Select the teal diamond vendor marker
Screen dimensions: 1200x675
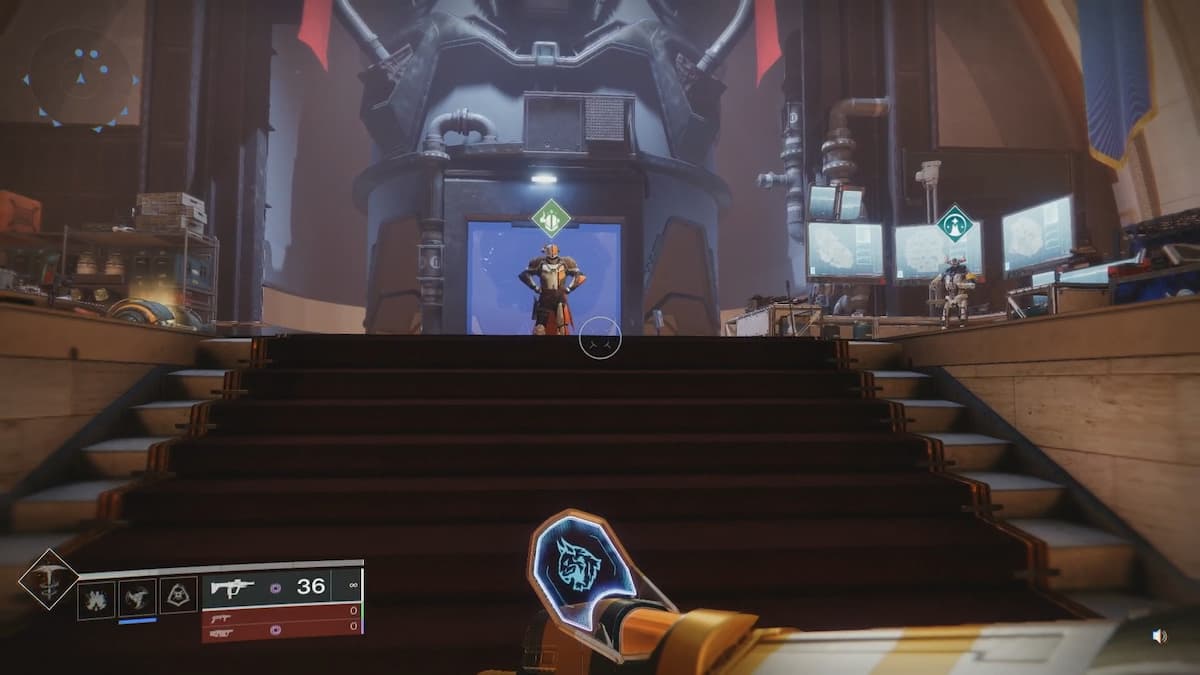955,223
